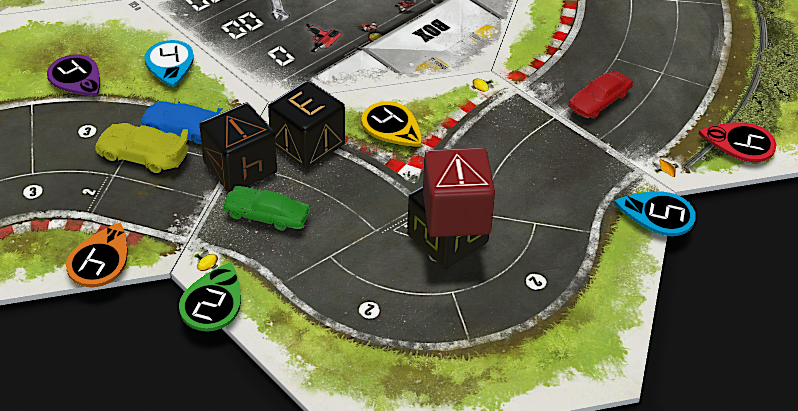Pick the green gear marker showing 2
Screen dimensions: 798x411
coord(206,297)
